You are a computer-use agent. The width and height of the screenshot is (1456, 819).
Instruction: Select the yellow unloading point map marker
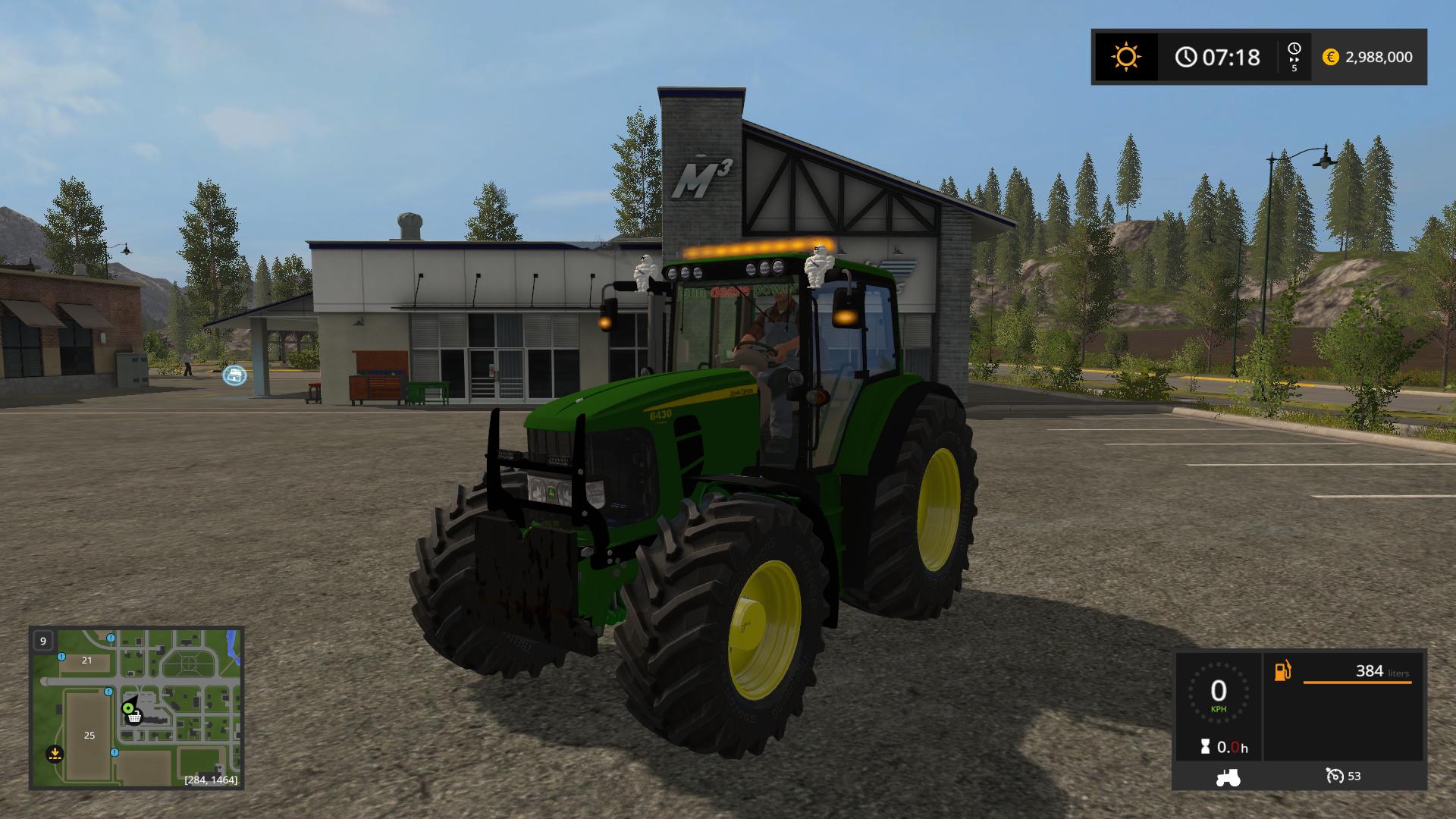(55, 753)
